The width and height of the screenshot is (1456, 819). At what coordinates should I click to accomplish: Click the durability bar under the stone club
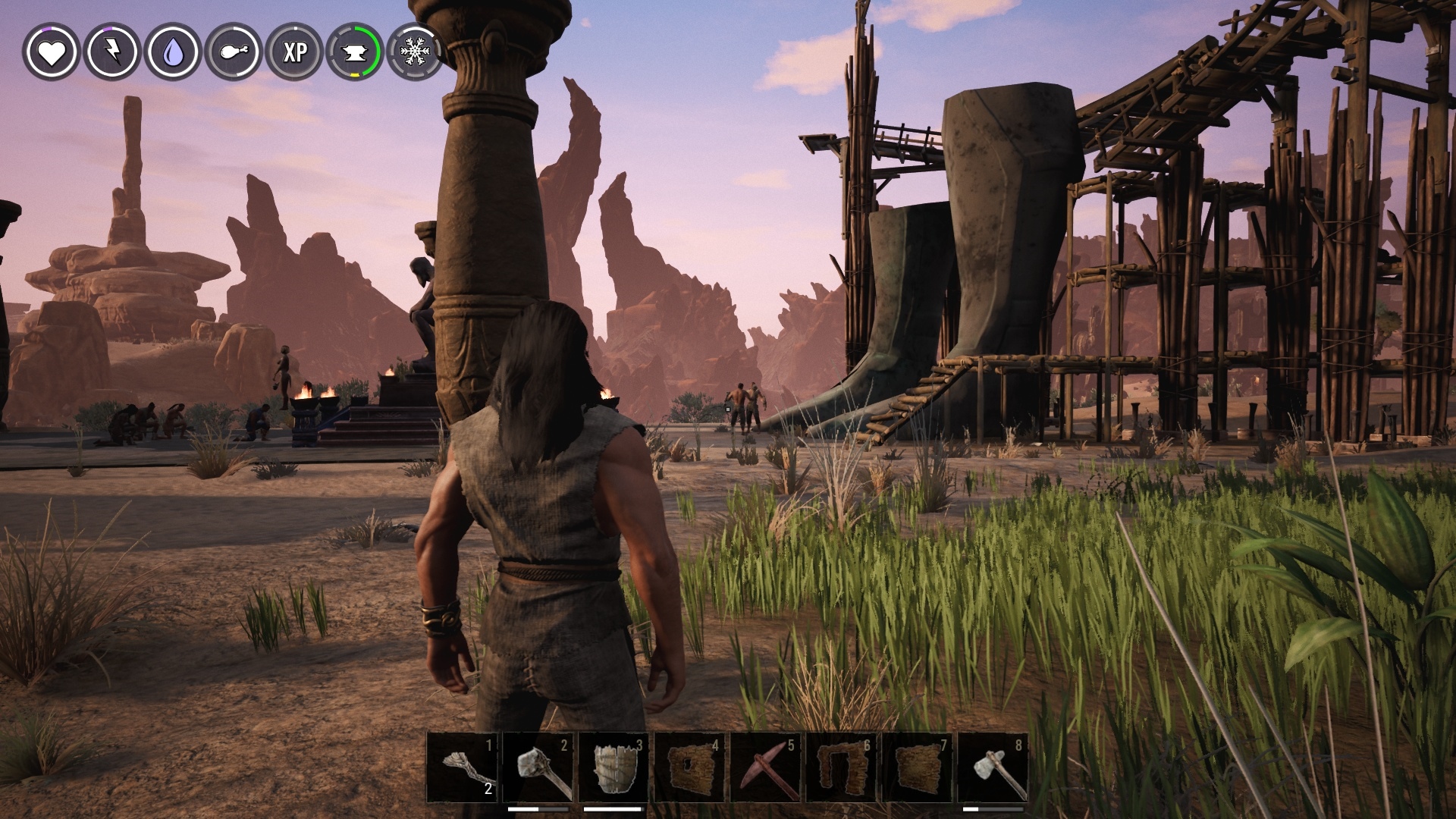pos(538,808)
